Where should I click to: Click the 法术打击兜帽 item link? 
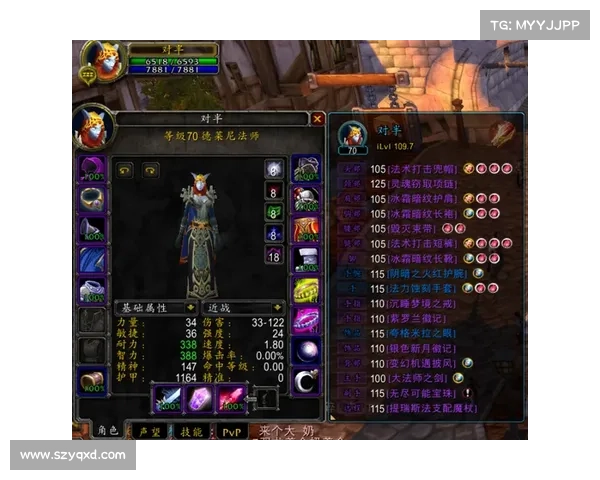click(417, 170)
